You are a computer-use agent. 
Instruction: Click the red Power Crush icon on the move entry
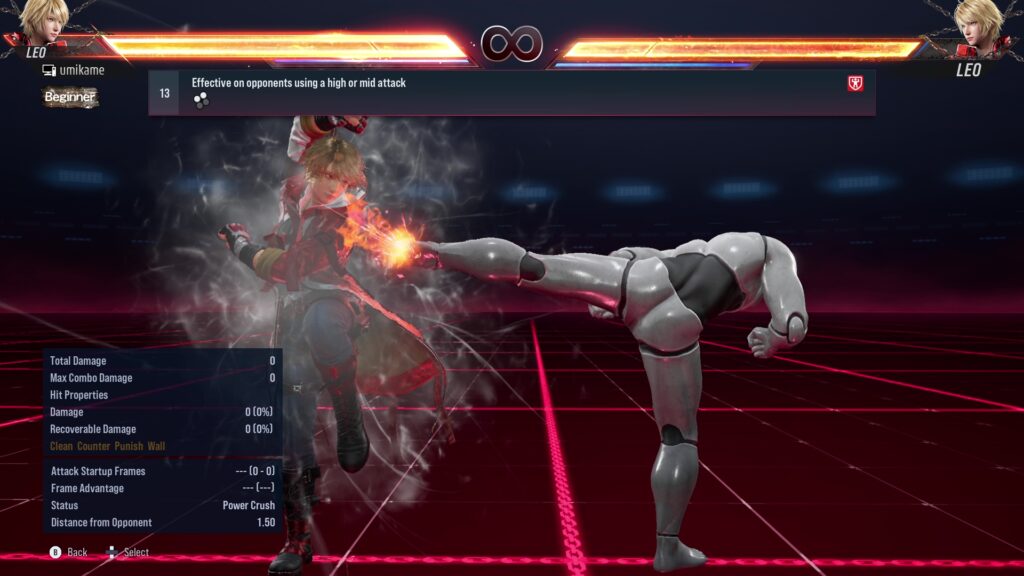coord(855,84)
